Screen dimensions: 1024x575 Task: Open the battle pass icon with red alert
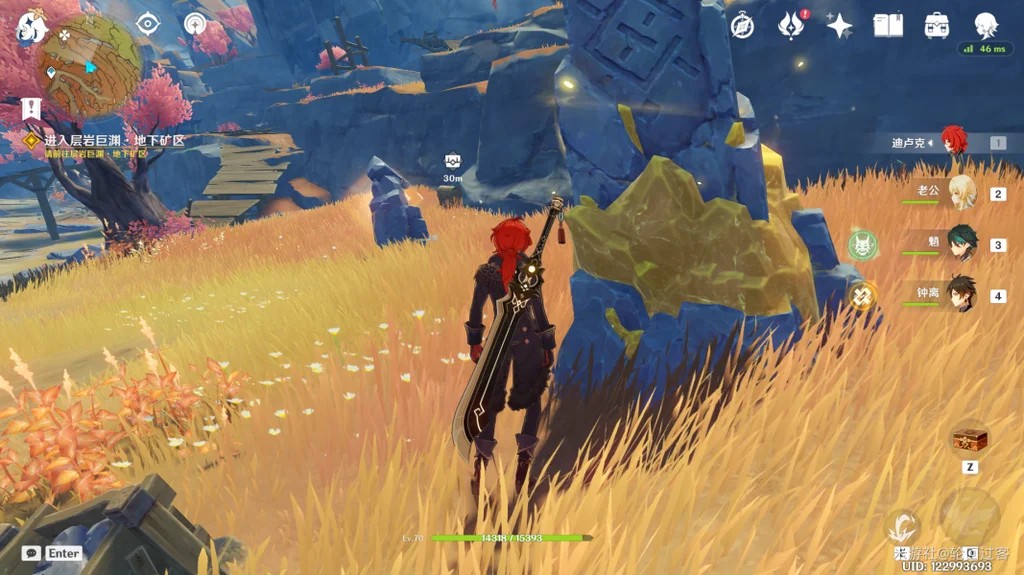coord(791,26)
